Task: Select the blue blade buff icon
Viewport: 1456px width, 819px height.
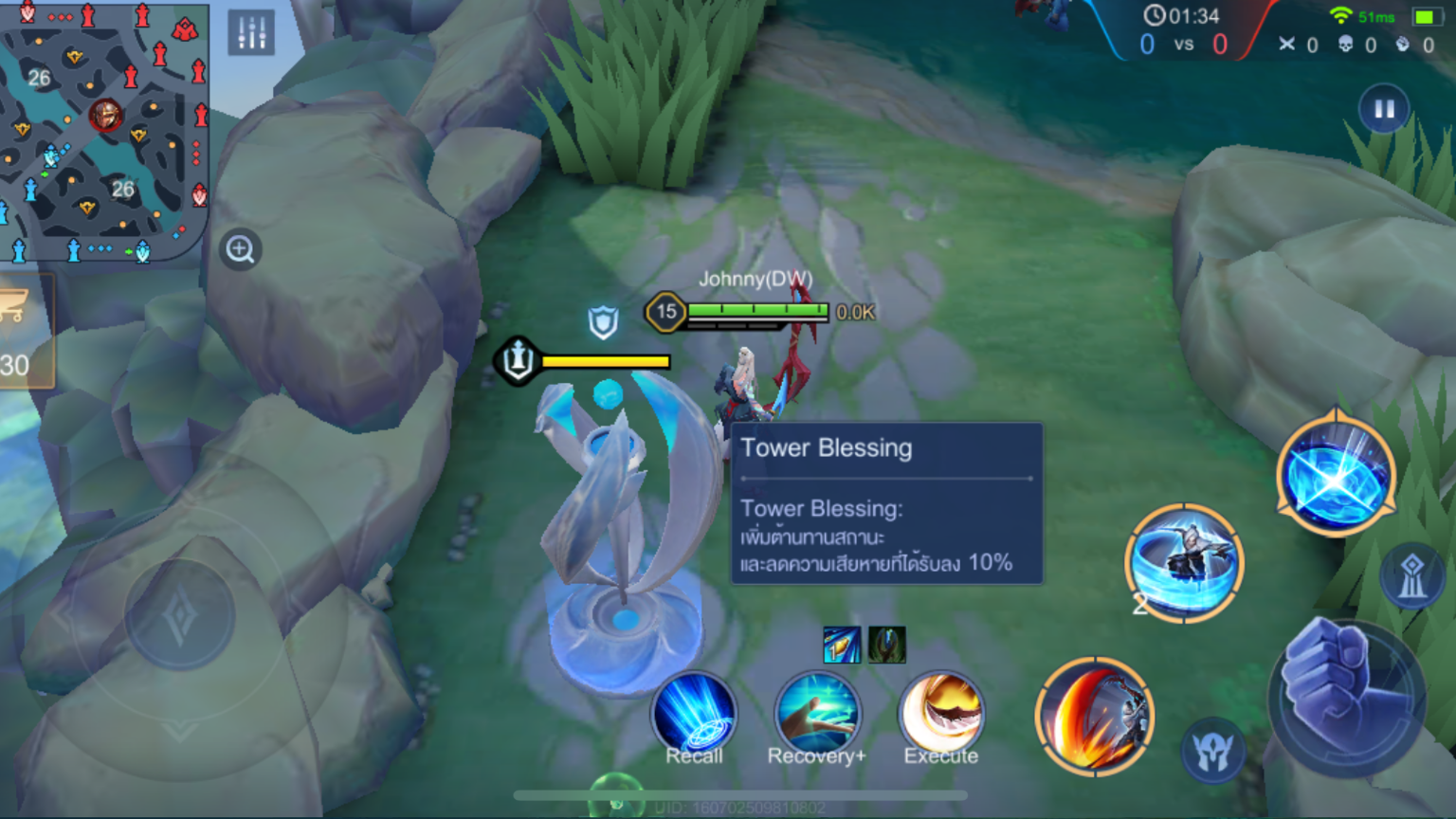Action: click(842, 645)
